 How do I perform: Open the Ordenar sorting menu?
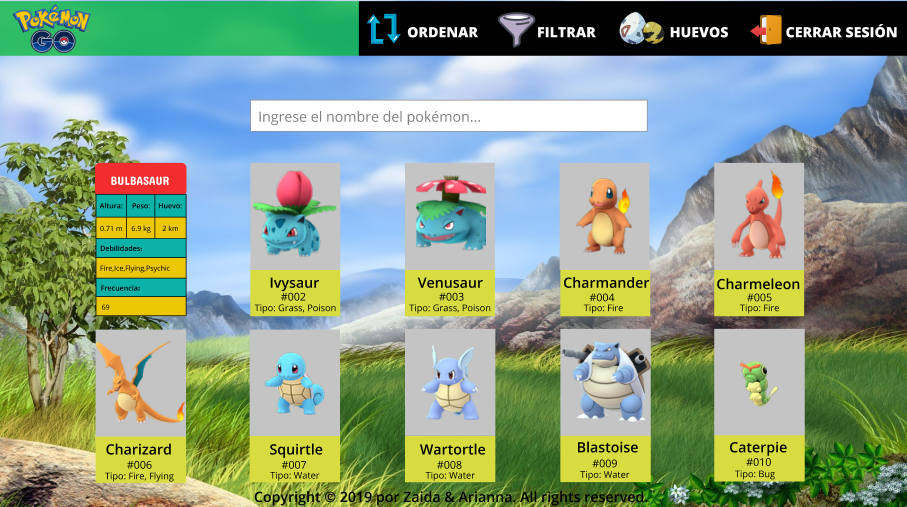(423, 31)
